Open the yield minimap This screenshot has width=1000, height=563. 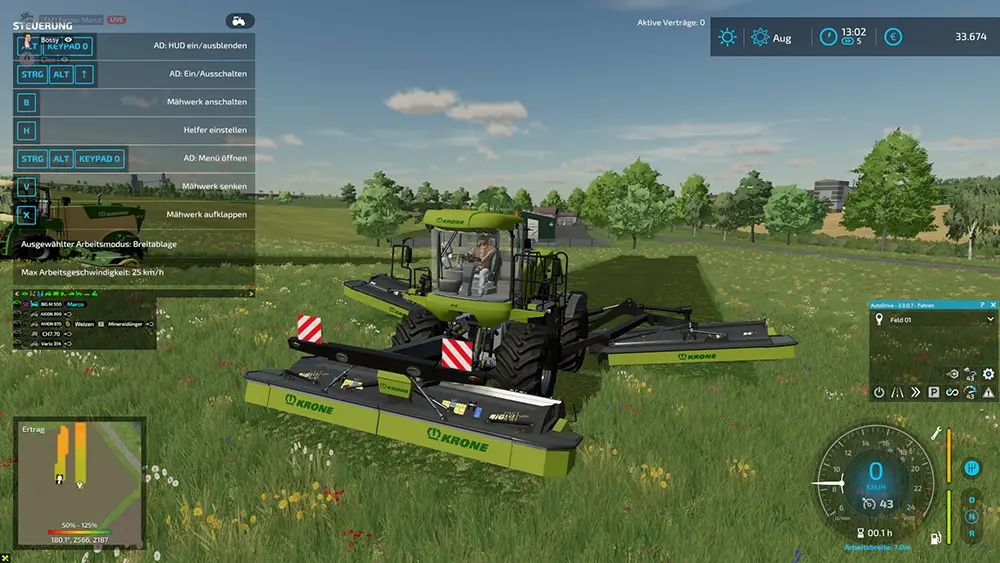click(80, 470)
